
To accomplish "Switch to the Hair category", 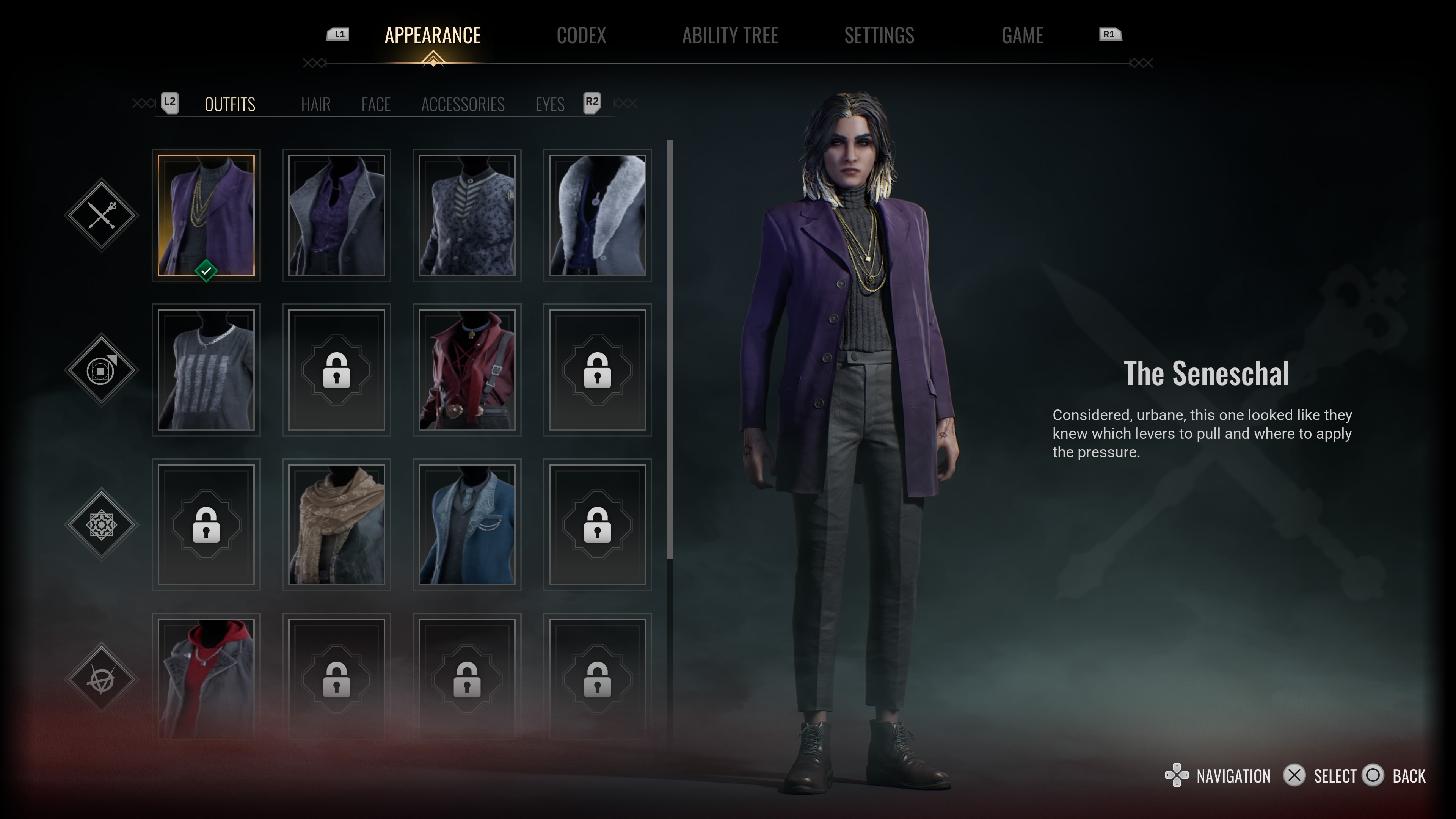I will pyautogui.click(x=315, y=105).
